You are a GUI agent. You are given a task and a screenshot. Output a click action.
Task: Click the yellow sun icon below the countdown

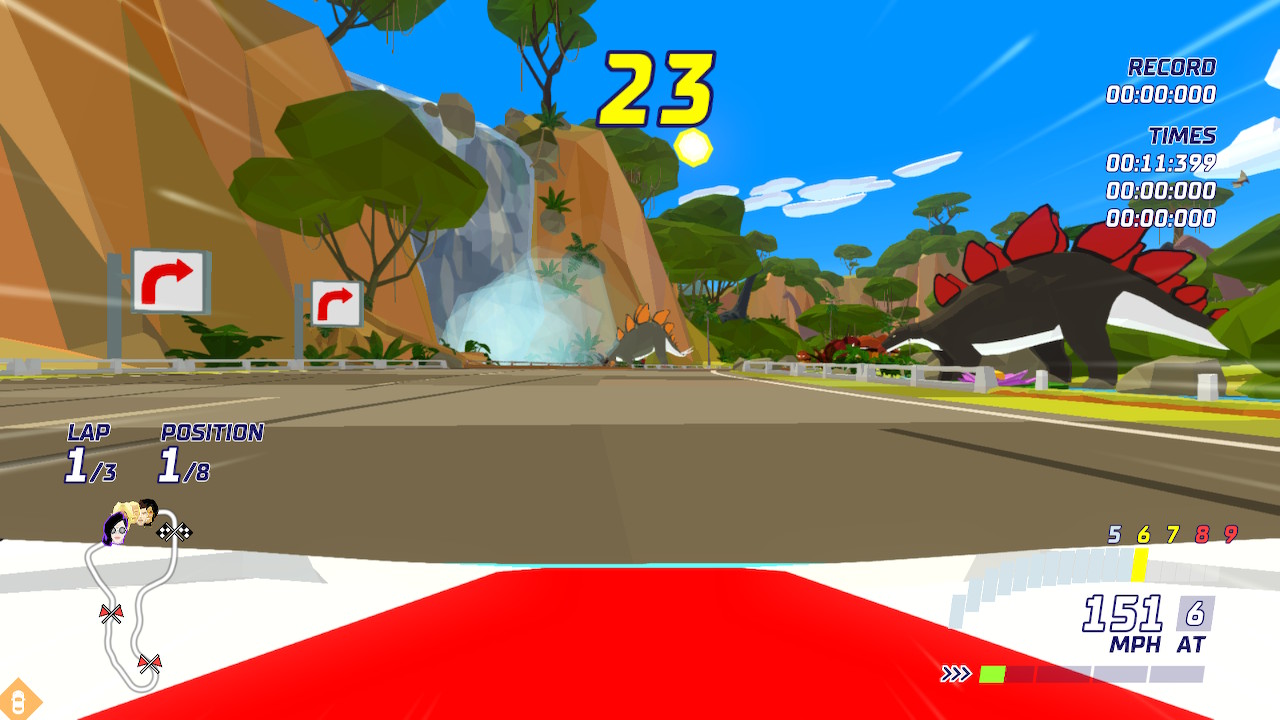click(x=691, y=148)
